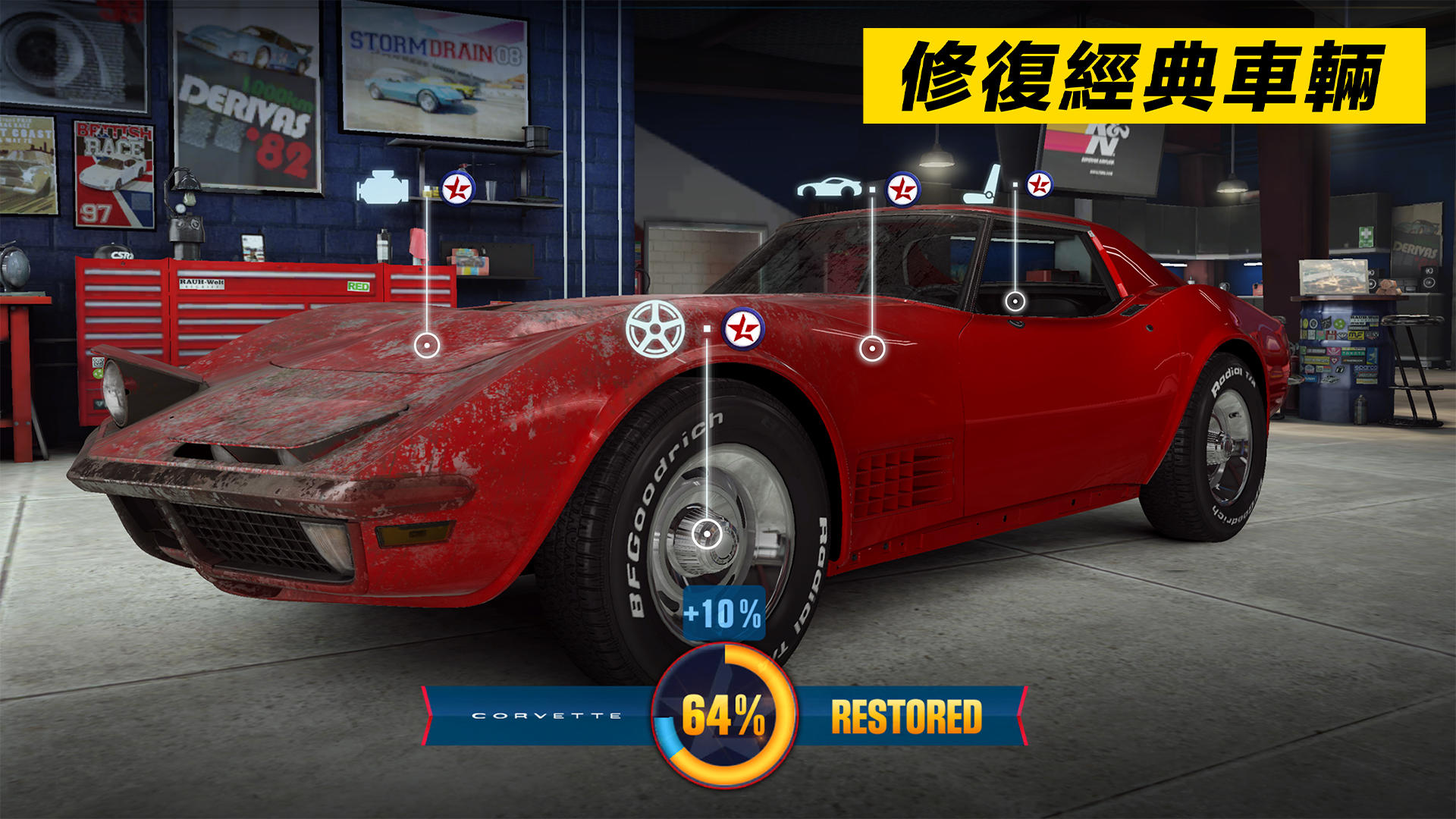Expand the rear window hotspot details
This screenshot has height=819, width=1456.
(1016, 301)
